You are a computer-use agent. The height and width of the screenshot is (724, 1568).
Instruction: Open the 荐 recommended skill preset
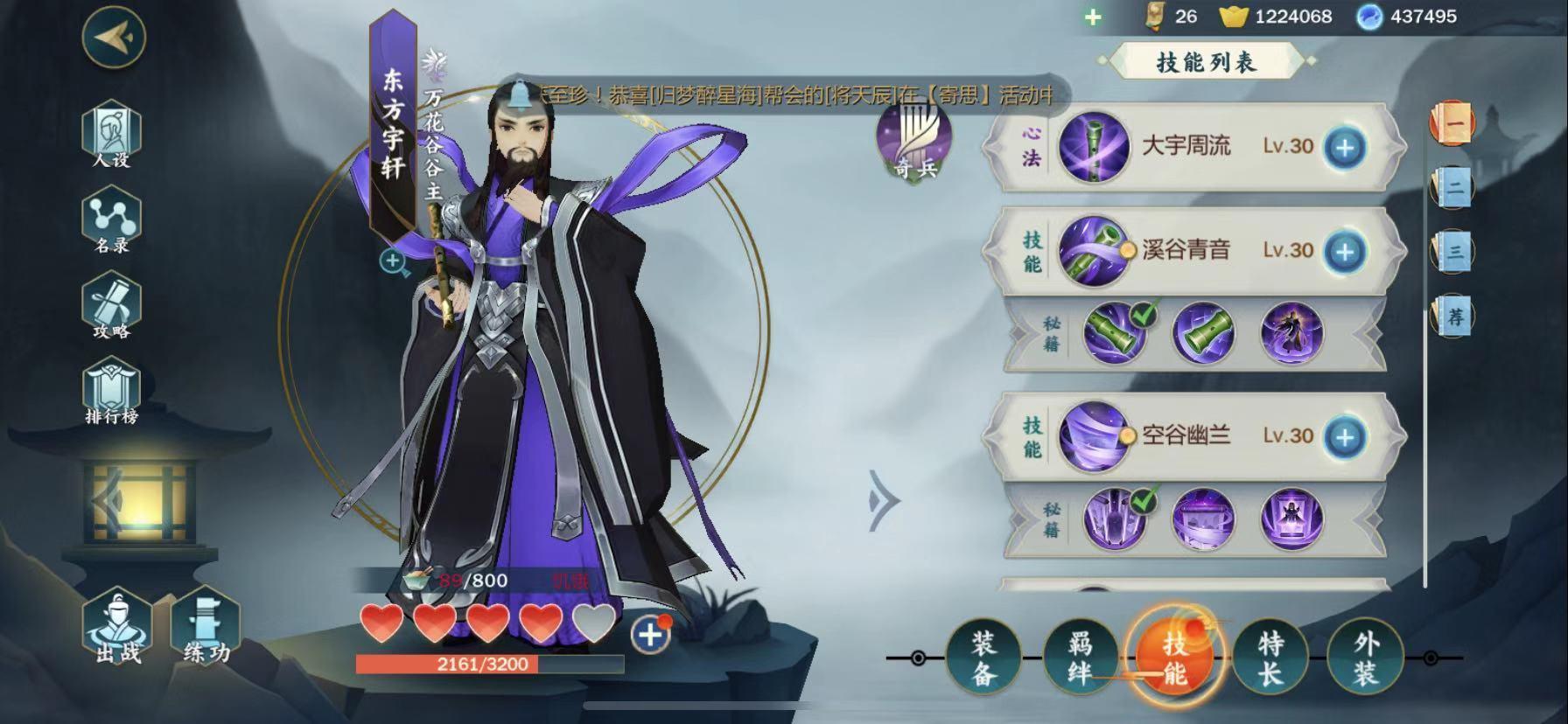(x=1453, y=316)
